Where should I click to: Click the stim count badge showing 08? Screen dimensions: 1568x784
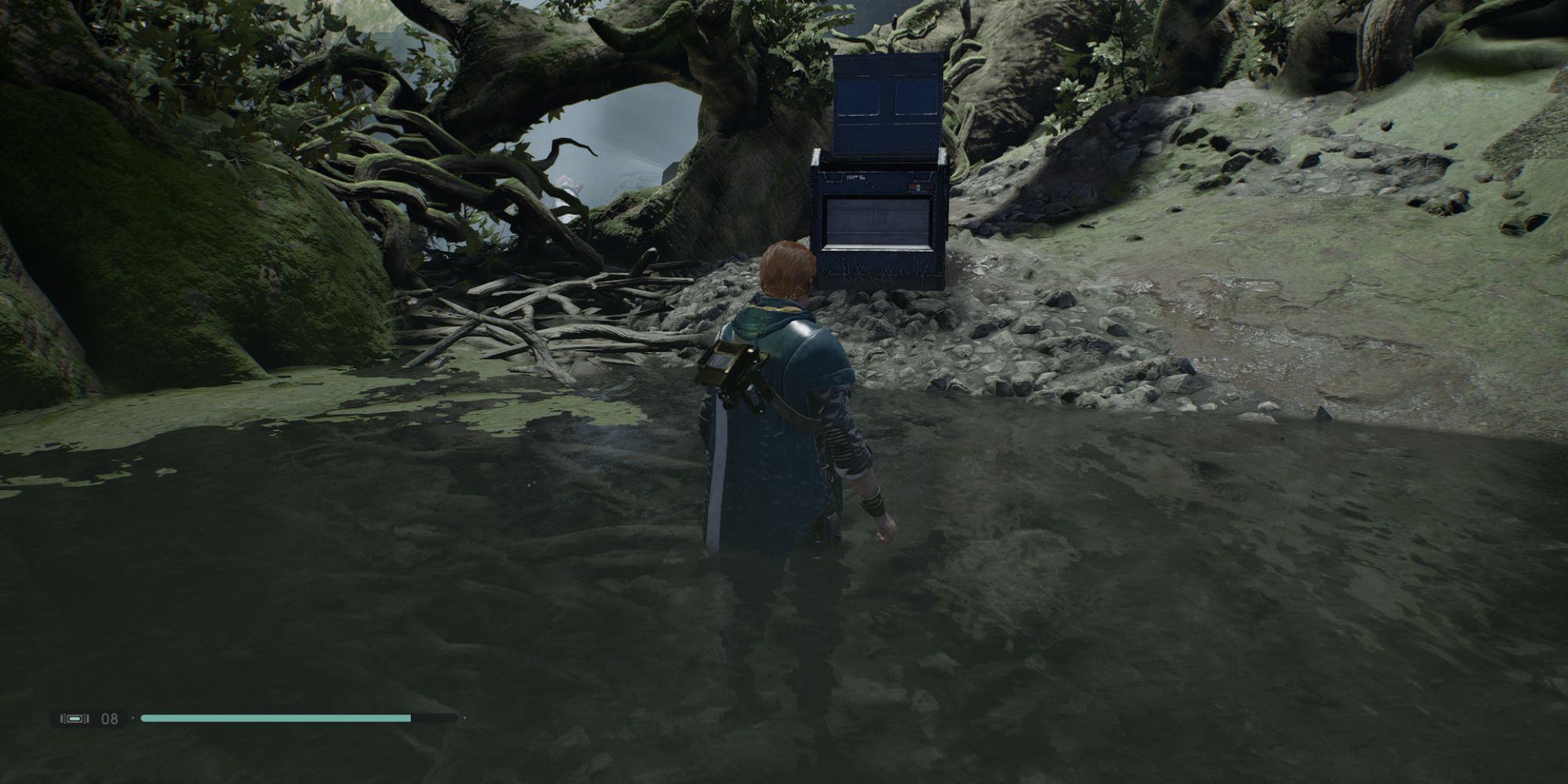point(108,718)
